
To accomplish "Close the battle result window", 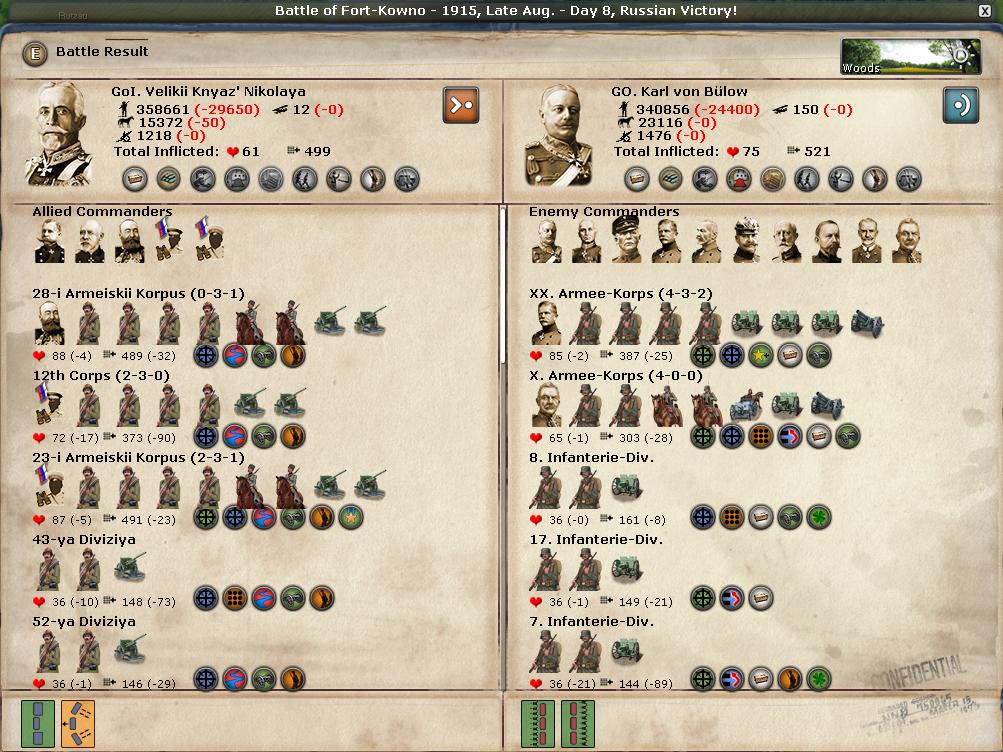I will point(985,11).
